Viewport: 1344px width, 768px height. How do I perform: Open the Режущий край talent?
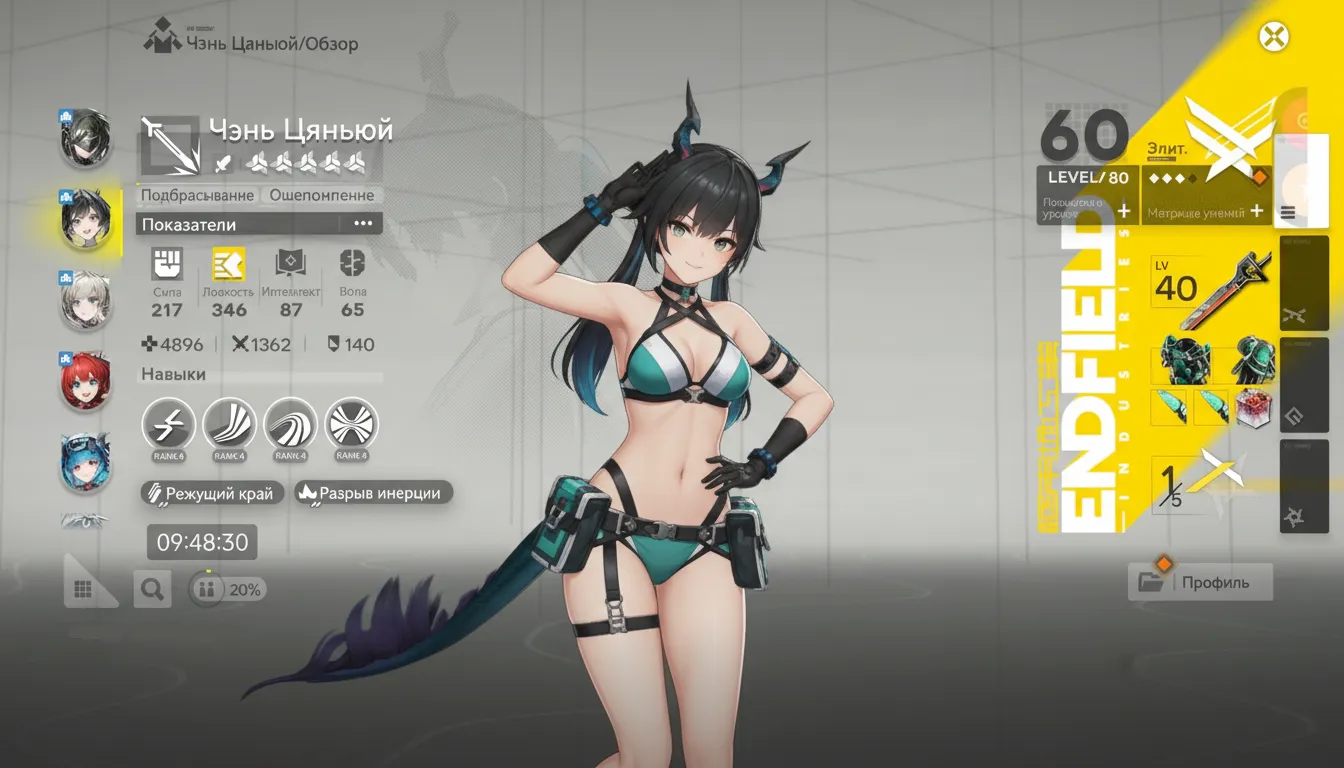coord(213,493)
